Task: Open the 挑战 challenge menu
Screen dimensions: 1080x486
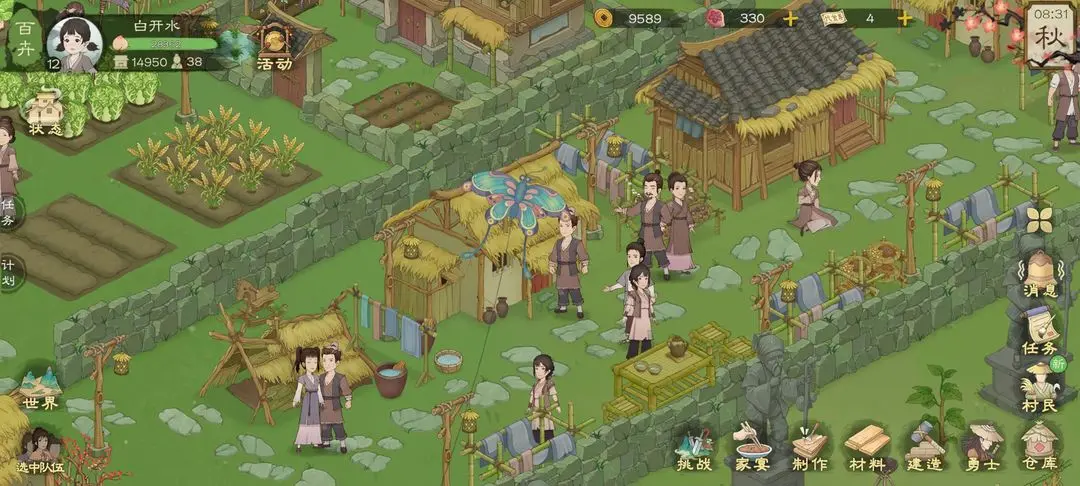Action: pyautogui.click(x=694, y=447)
